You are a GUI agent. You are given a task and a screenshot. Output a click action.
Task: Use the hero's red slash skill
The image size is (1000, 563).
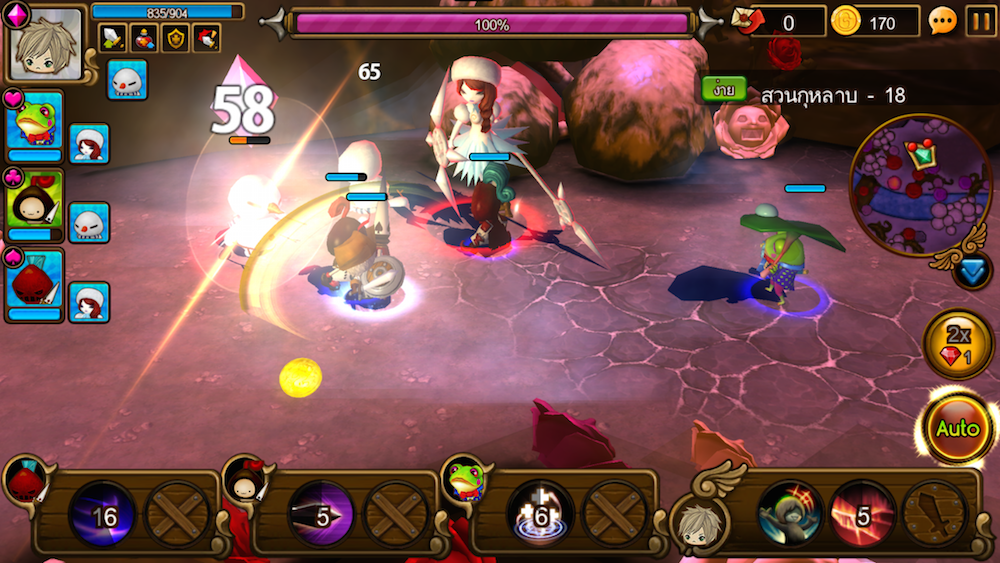(x=862, y=514)
